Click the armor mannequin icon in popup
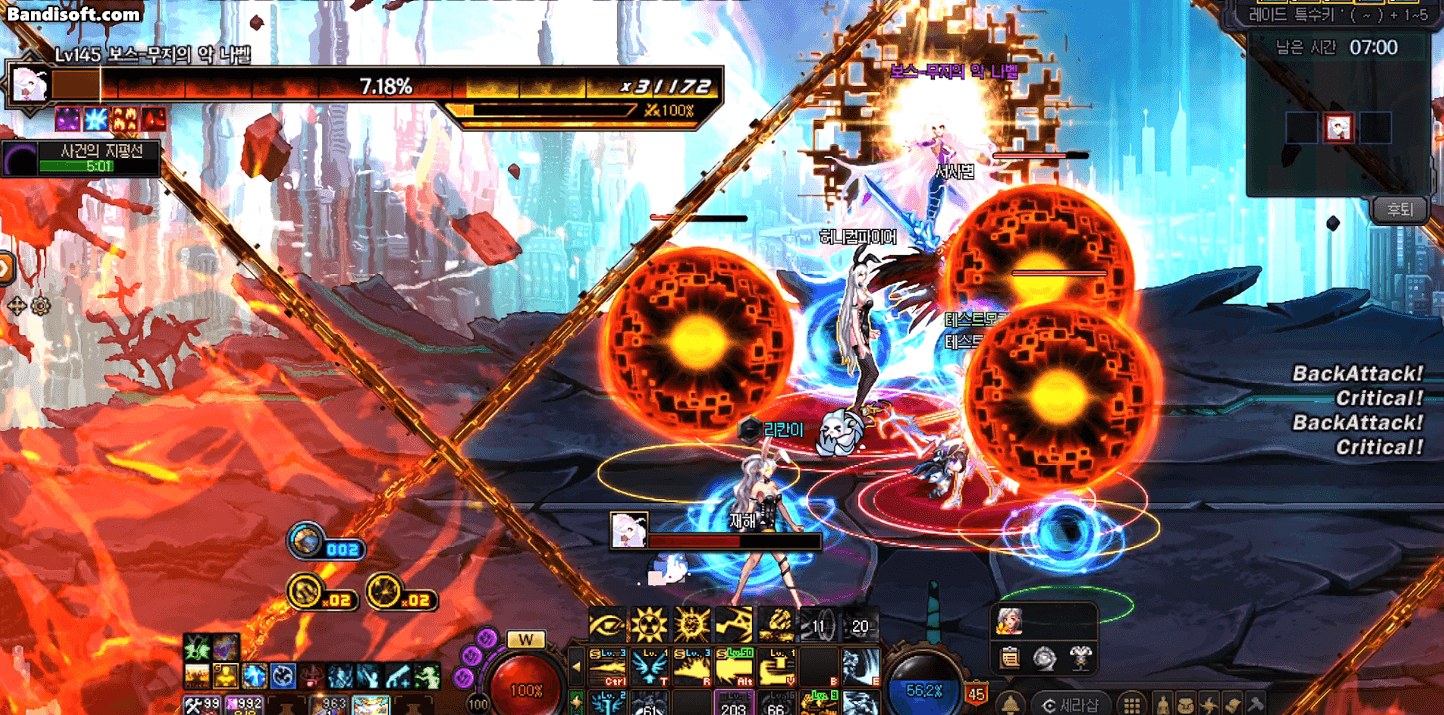Screen dimensions: 1444x715 point(1079,658)
